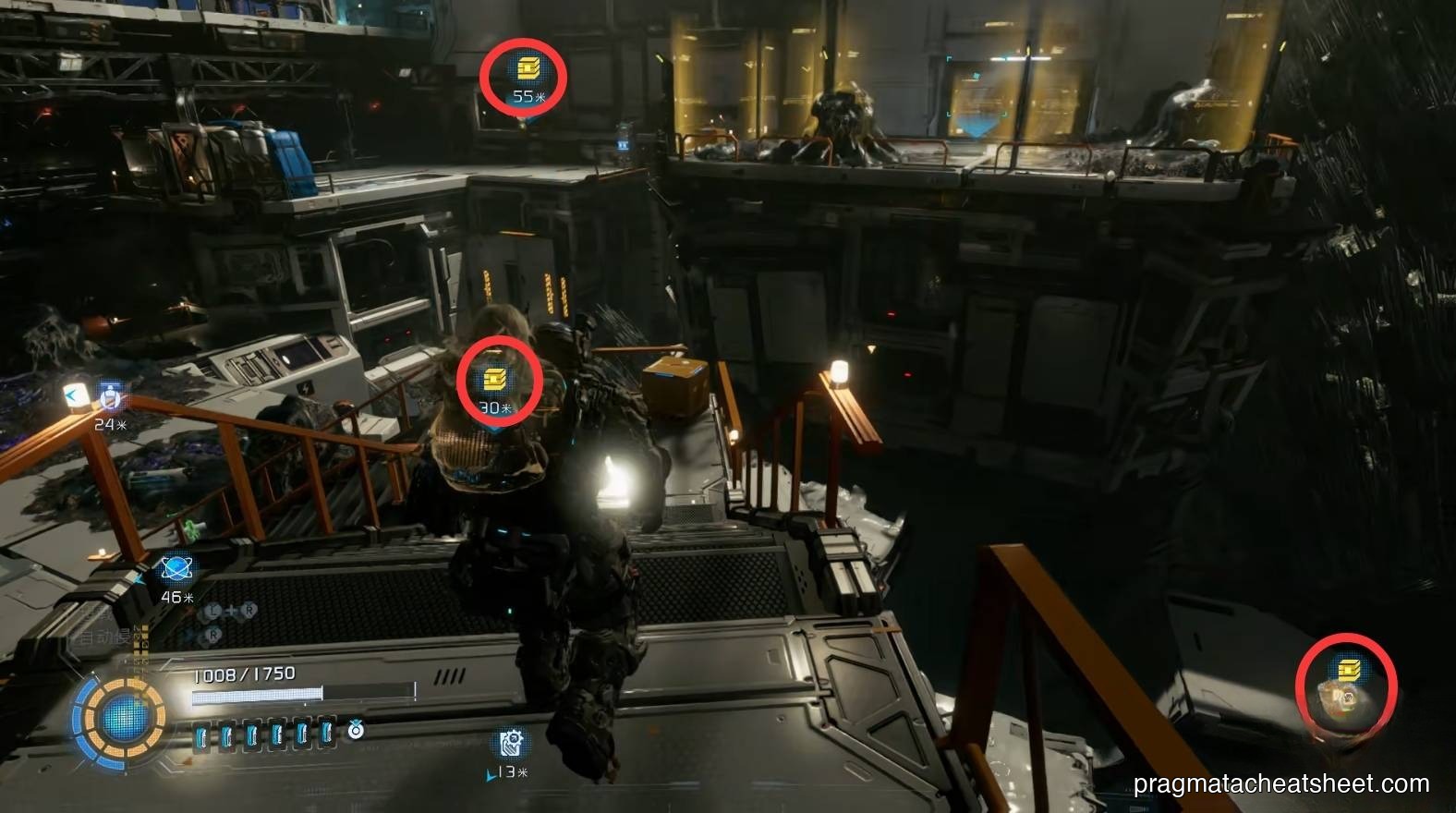Image resolution: width=1456 pixels, height=813 pixels.
Task: Click the small ring icon beside the blue cells
Action: click(356, 732)
